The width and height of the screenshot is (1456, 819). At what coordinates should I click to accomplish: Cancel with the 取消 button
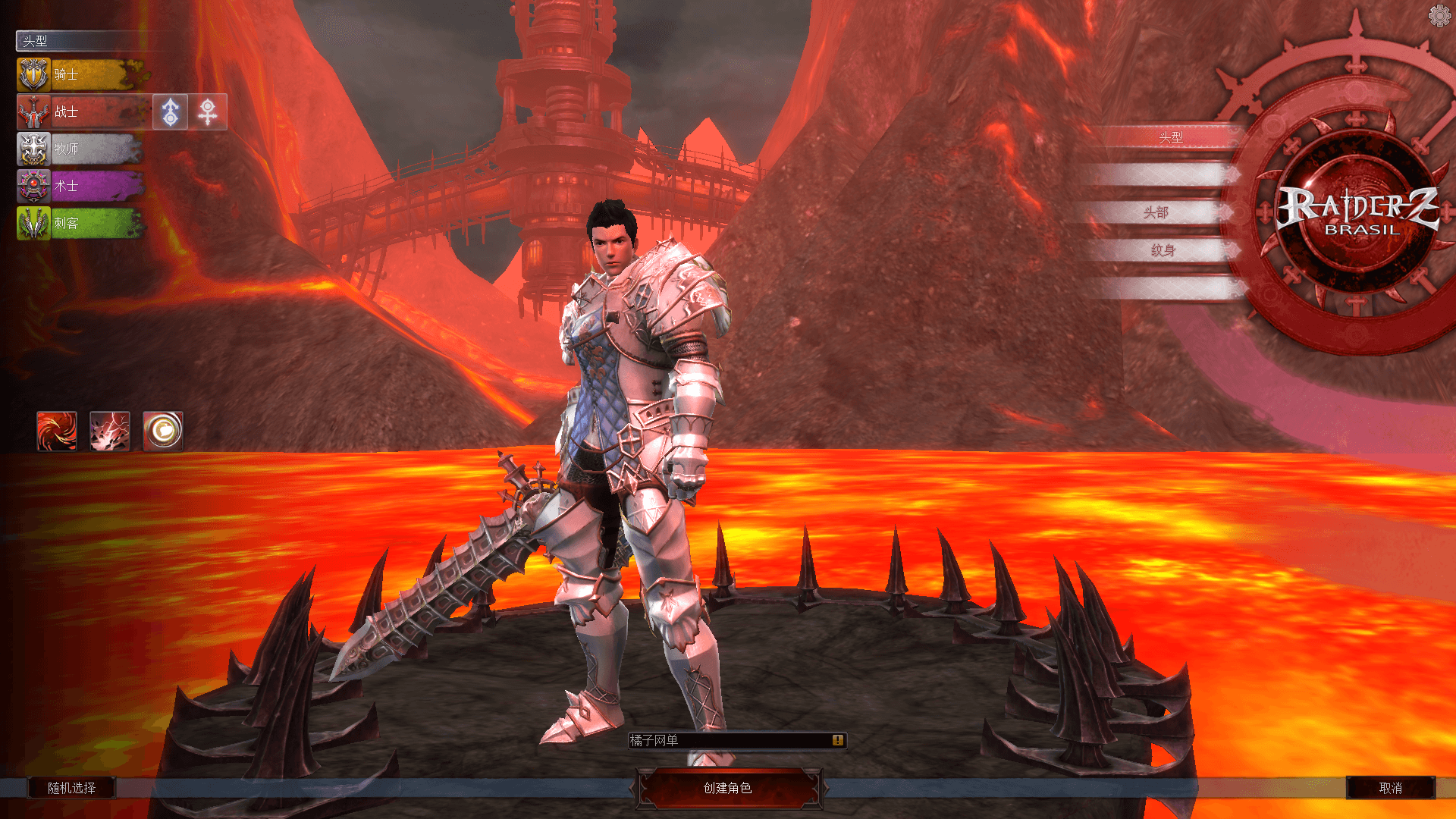(x=1390, y=788)
